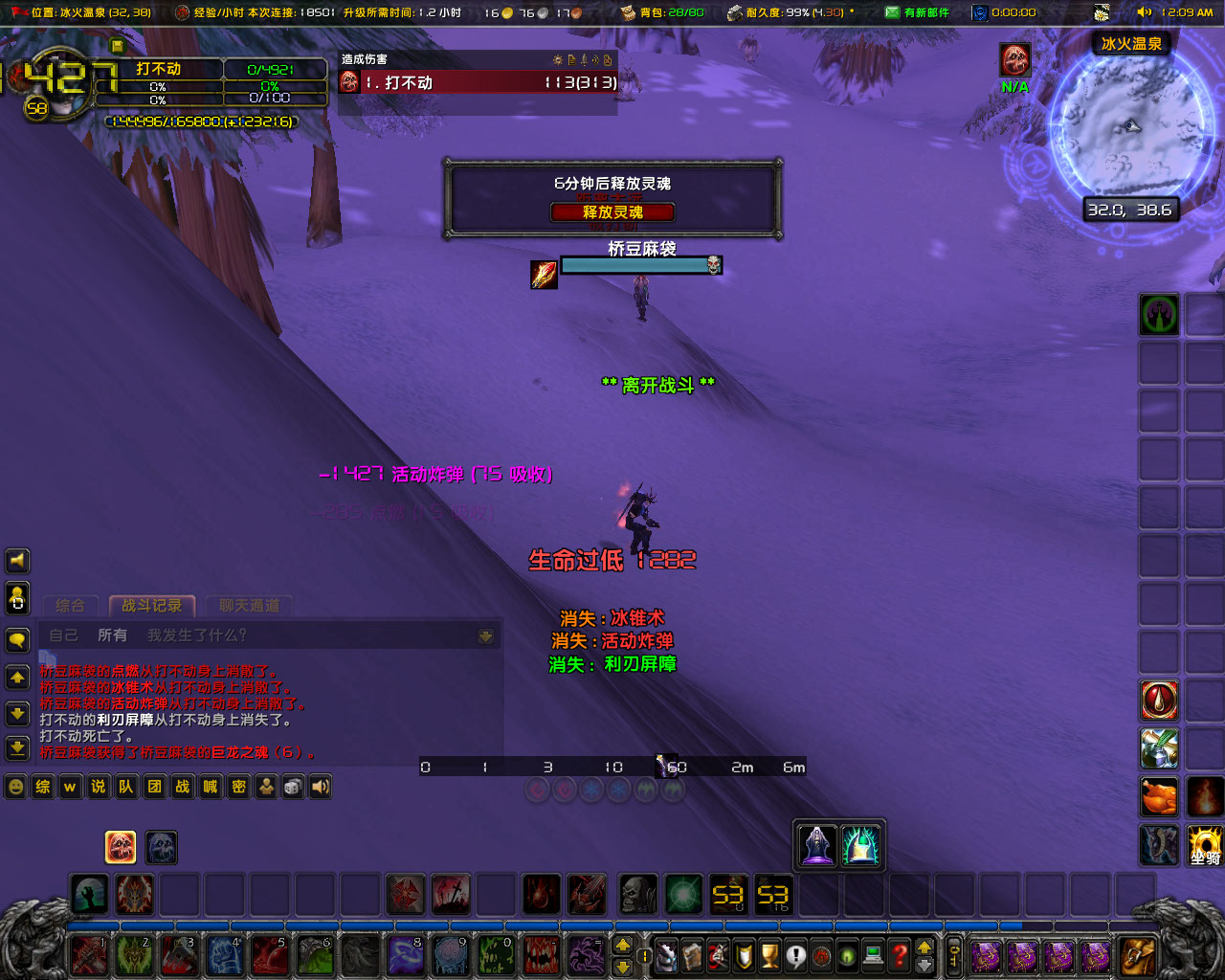Mute chat audio with the speaker chat button
This screenshot has width=1225, height=980.
(320, 787)
